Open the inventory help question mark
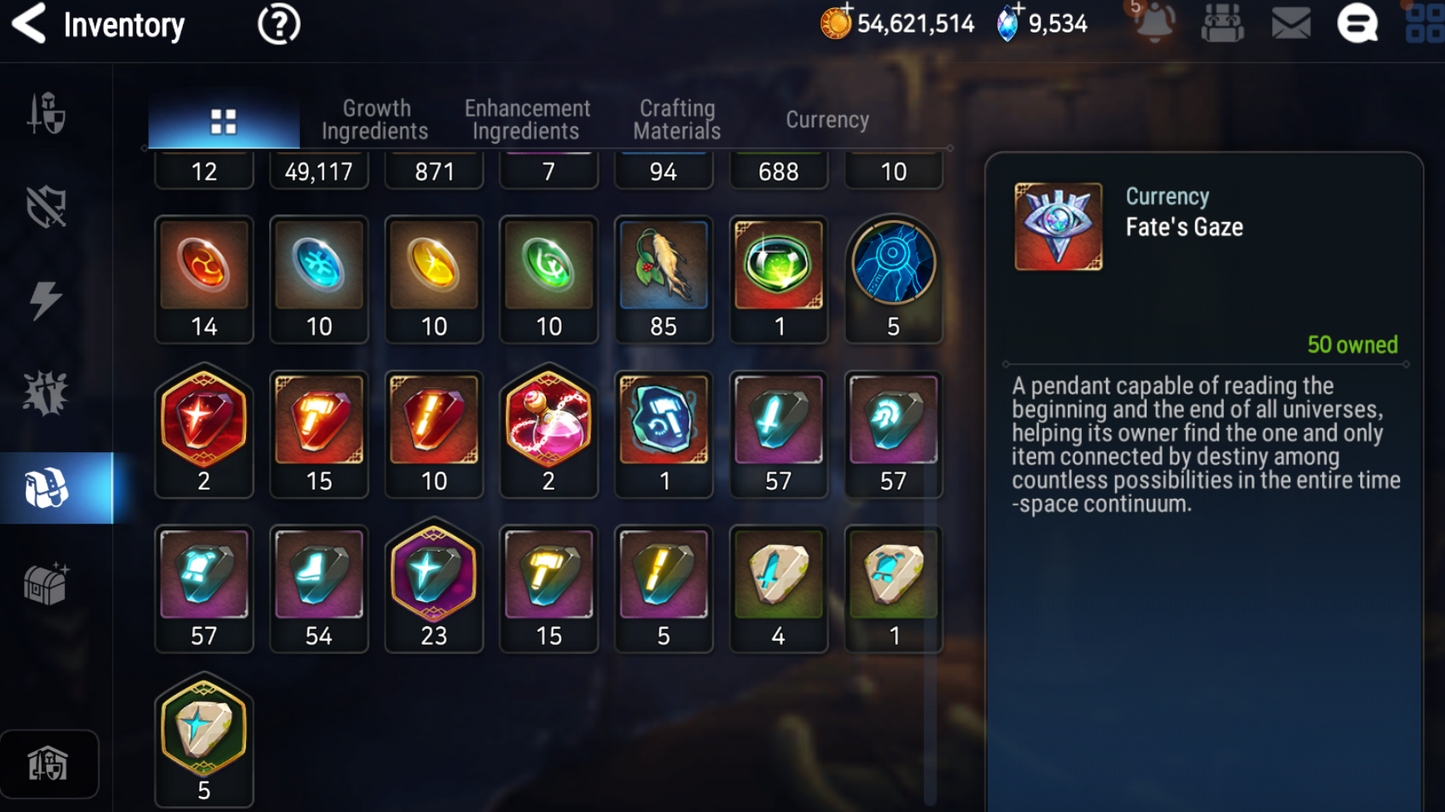Screen dimensions: 1445x812 pyautogui.click(x=278, y=24)
